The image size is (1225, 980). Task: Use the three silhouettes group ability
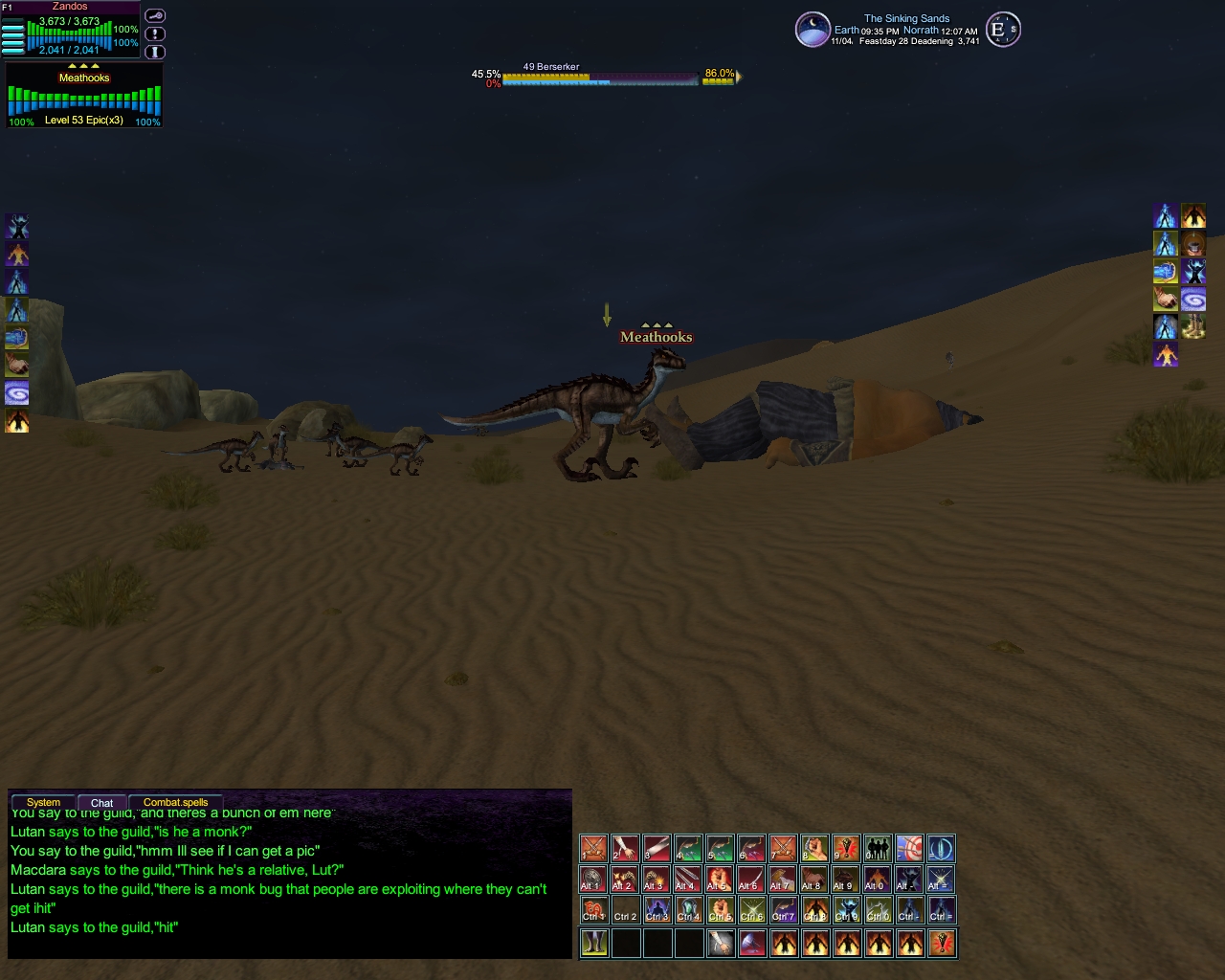tap(878, 848)
